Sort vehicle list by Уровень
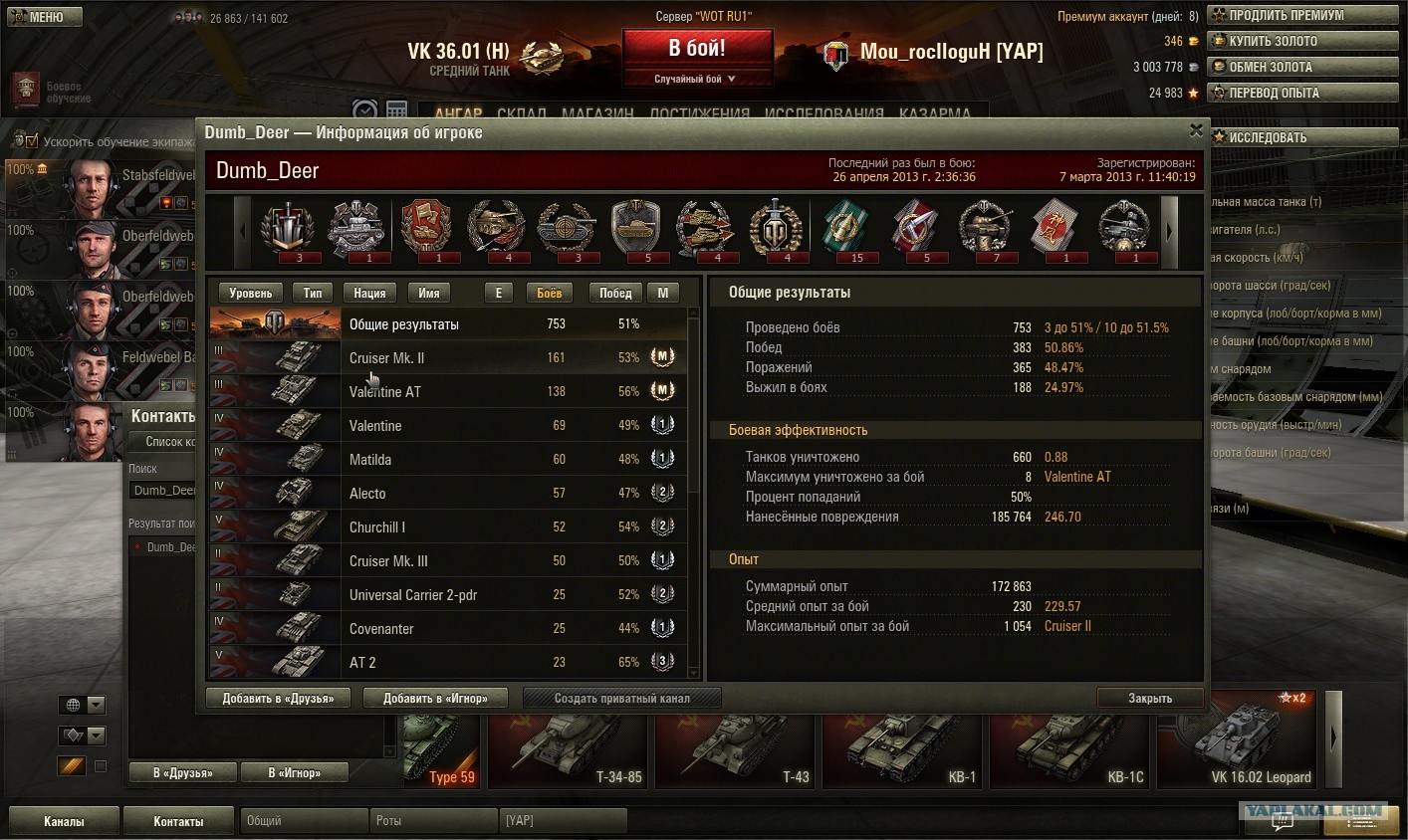Viewport: 1408px width, 840px height. [x=250, y=293]
